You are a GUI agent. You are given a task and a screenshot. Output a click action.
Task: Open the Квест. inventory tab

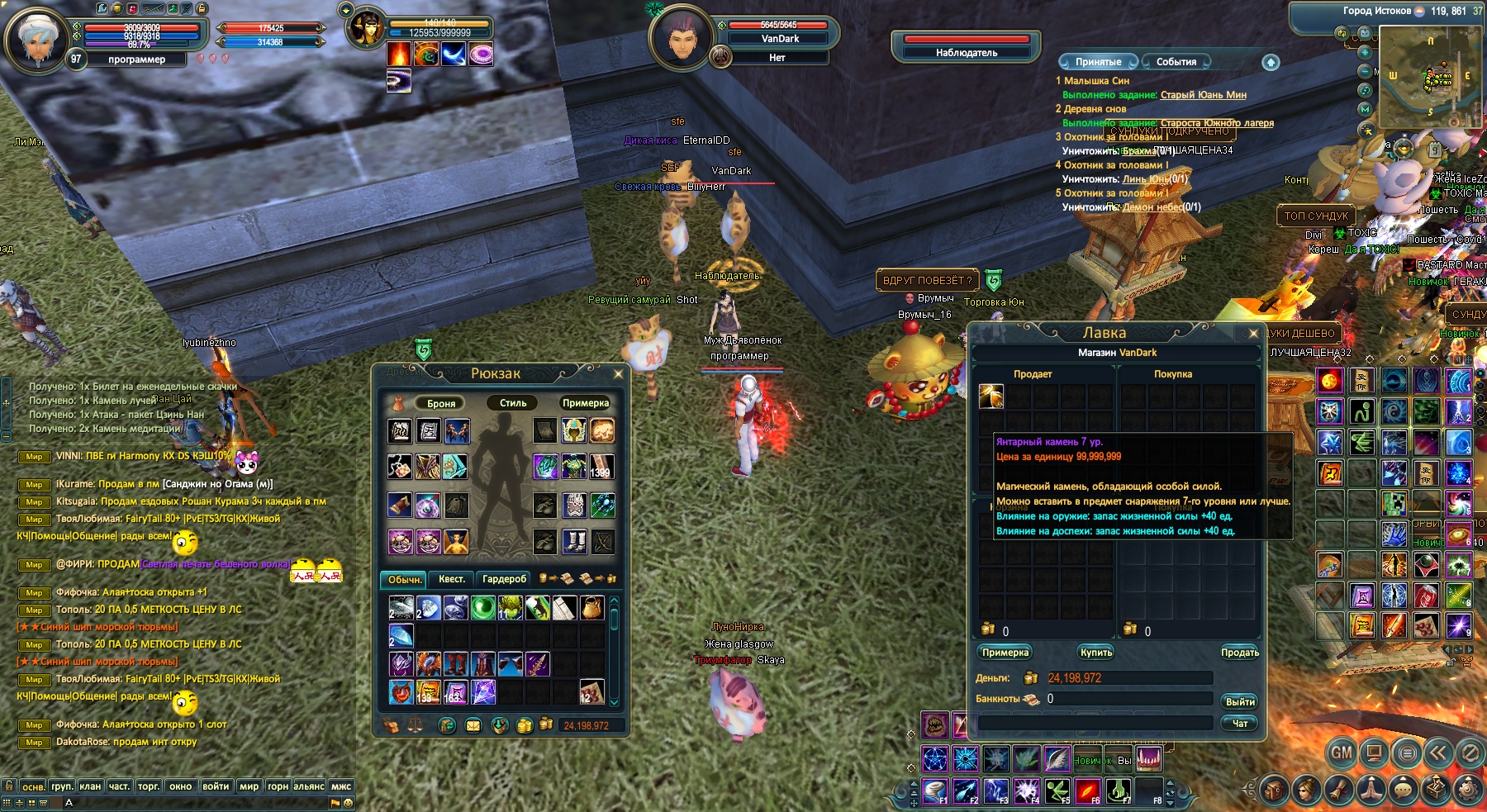click(451, 579)
